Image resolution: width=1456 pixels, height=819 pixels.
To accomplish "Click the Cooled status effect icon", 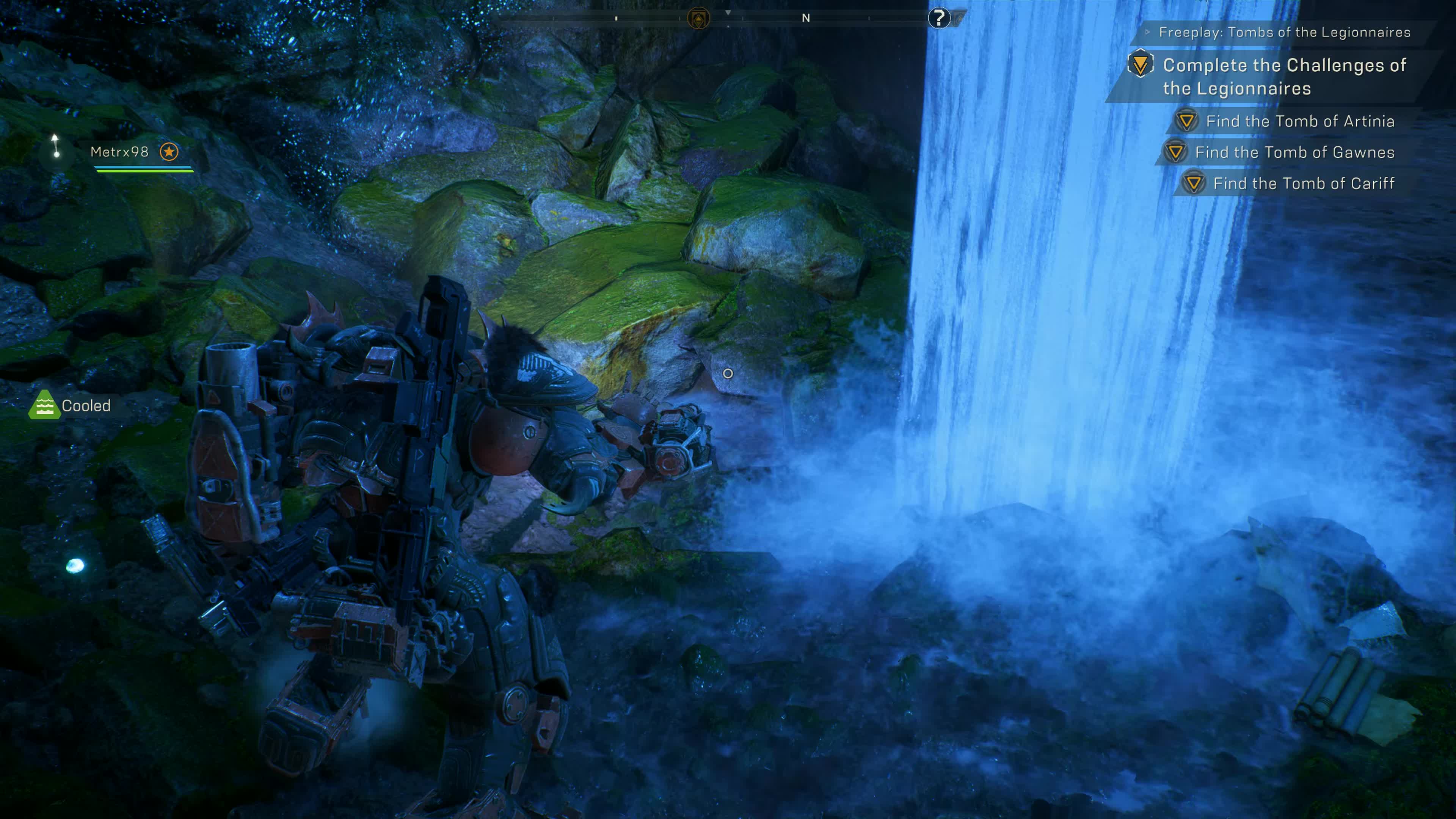I will (x=44, y=405).
